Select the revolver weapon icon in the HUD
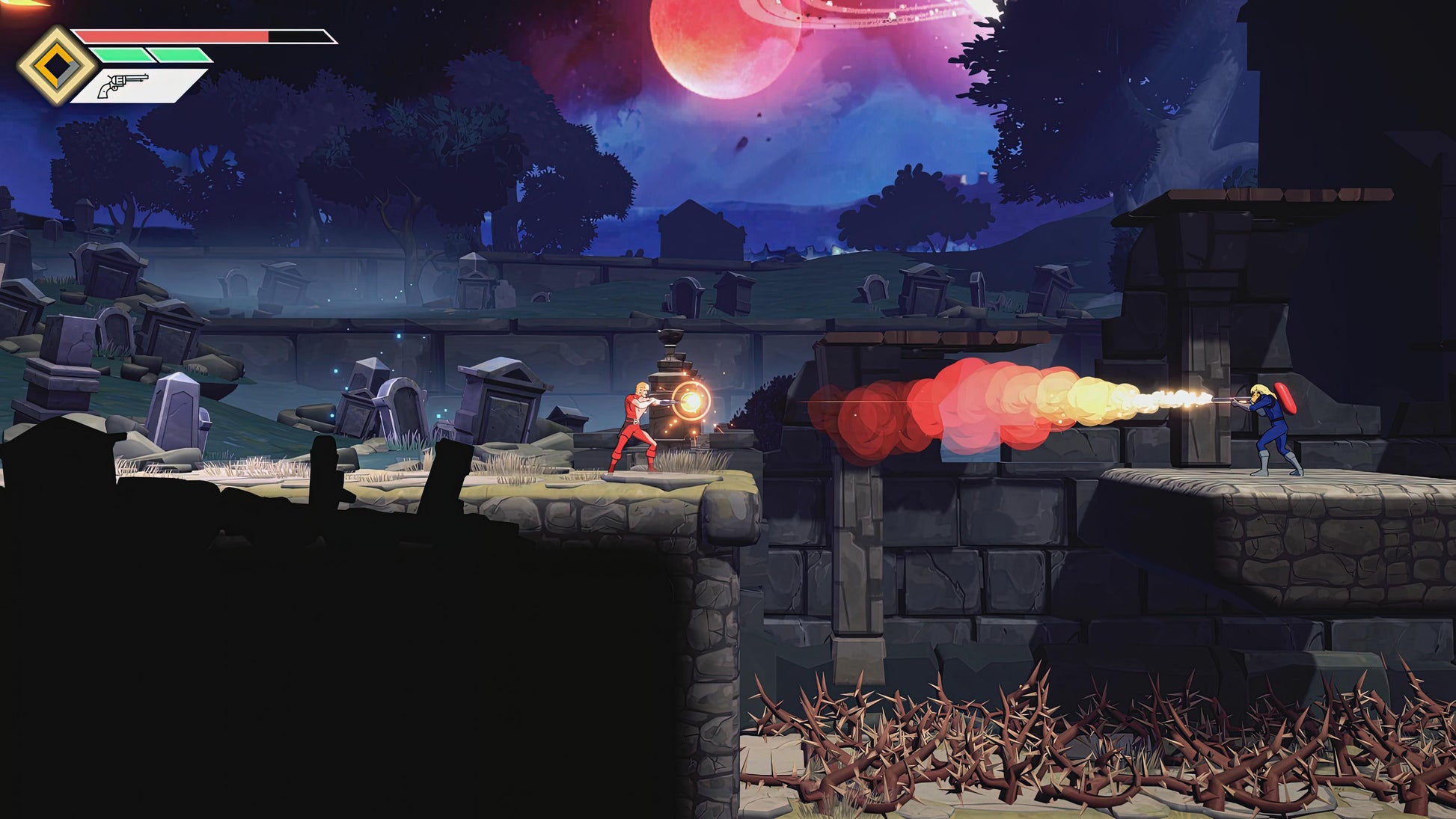The height and width of the screenshot is (819, 1456). (121, 84)
